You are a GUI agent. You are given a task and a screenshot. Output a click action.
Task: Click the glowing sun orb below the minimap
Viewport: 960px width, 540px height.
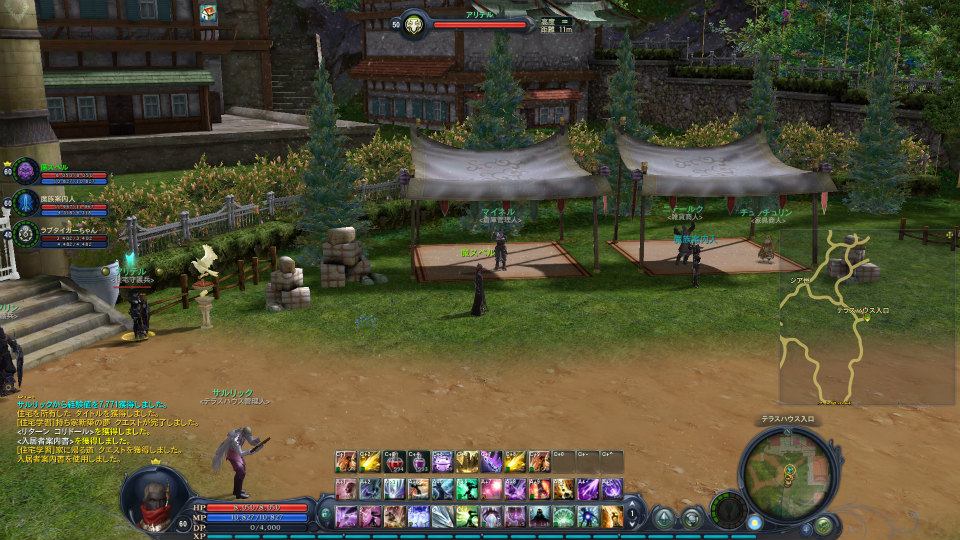pyautogui.click(x=755, y=522)
